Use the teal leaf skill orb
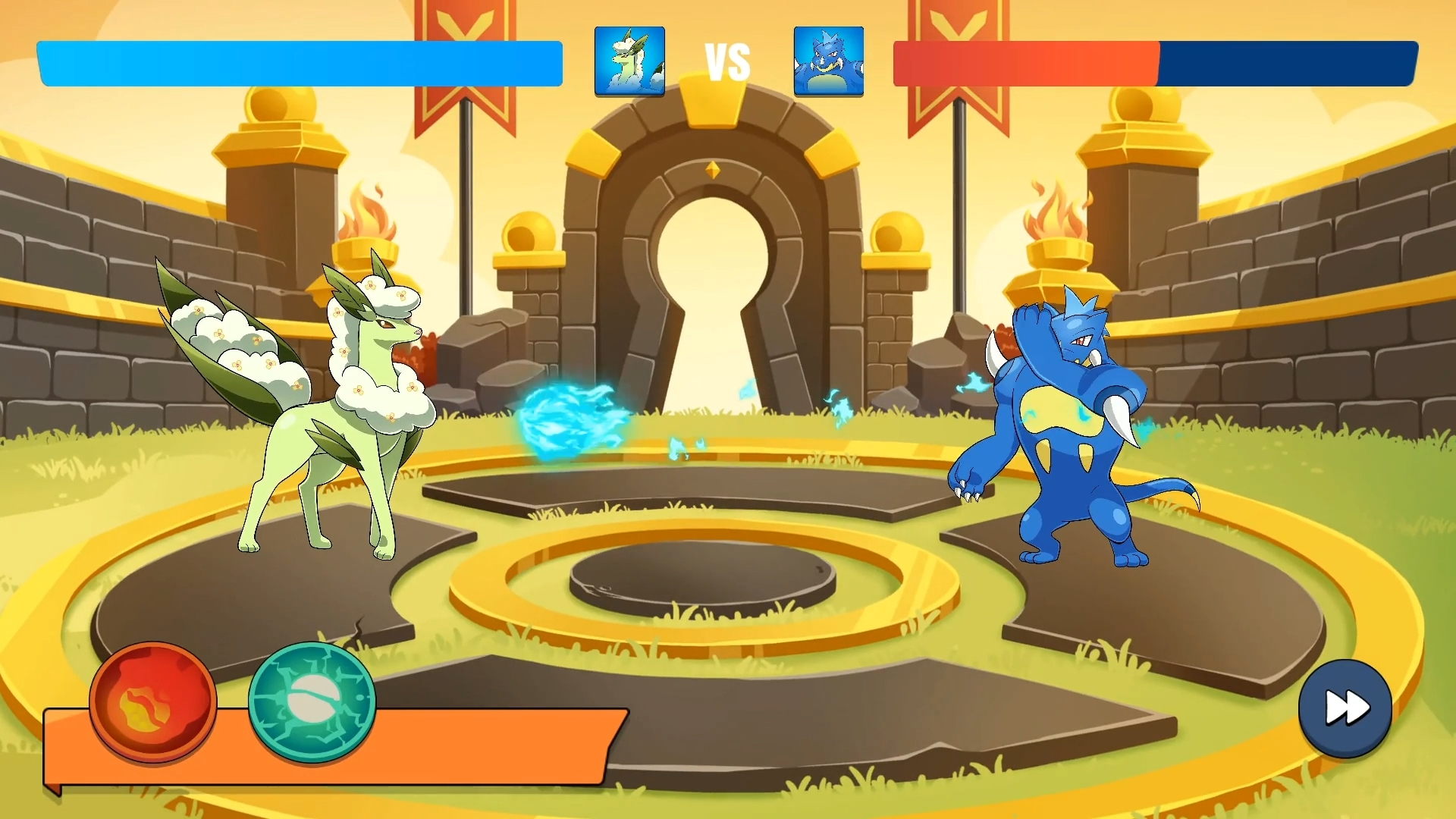 point(312,701)
